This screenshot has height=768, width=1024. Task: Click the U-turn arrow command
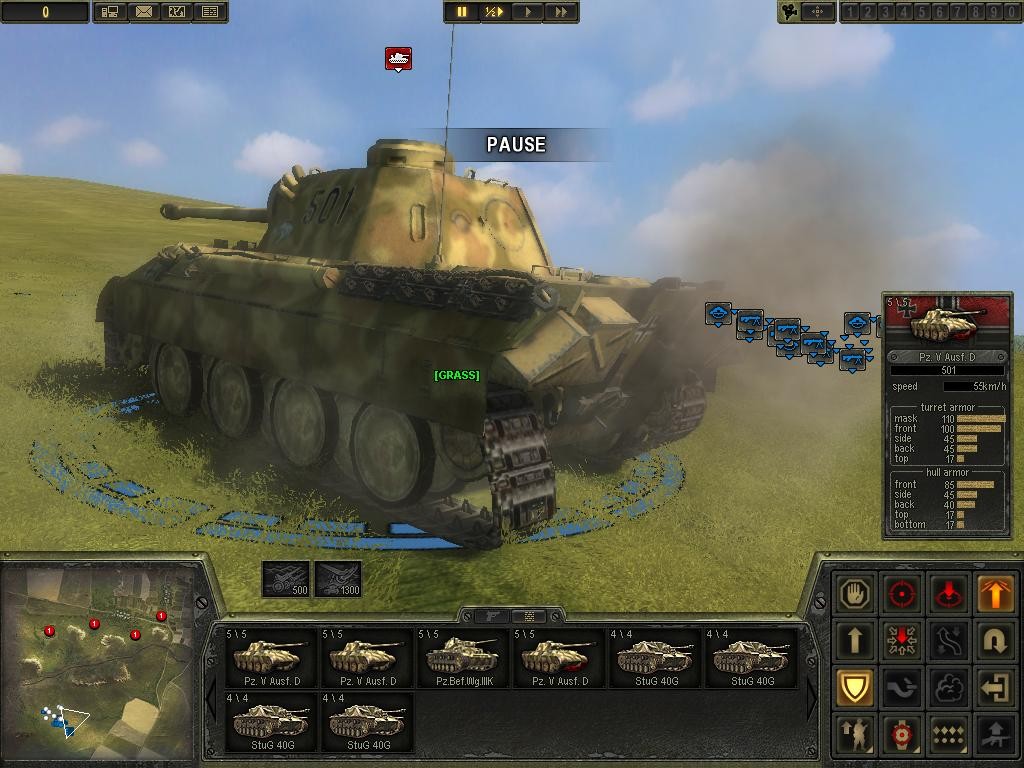(995, 640)
